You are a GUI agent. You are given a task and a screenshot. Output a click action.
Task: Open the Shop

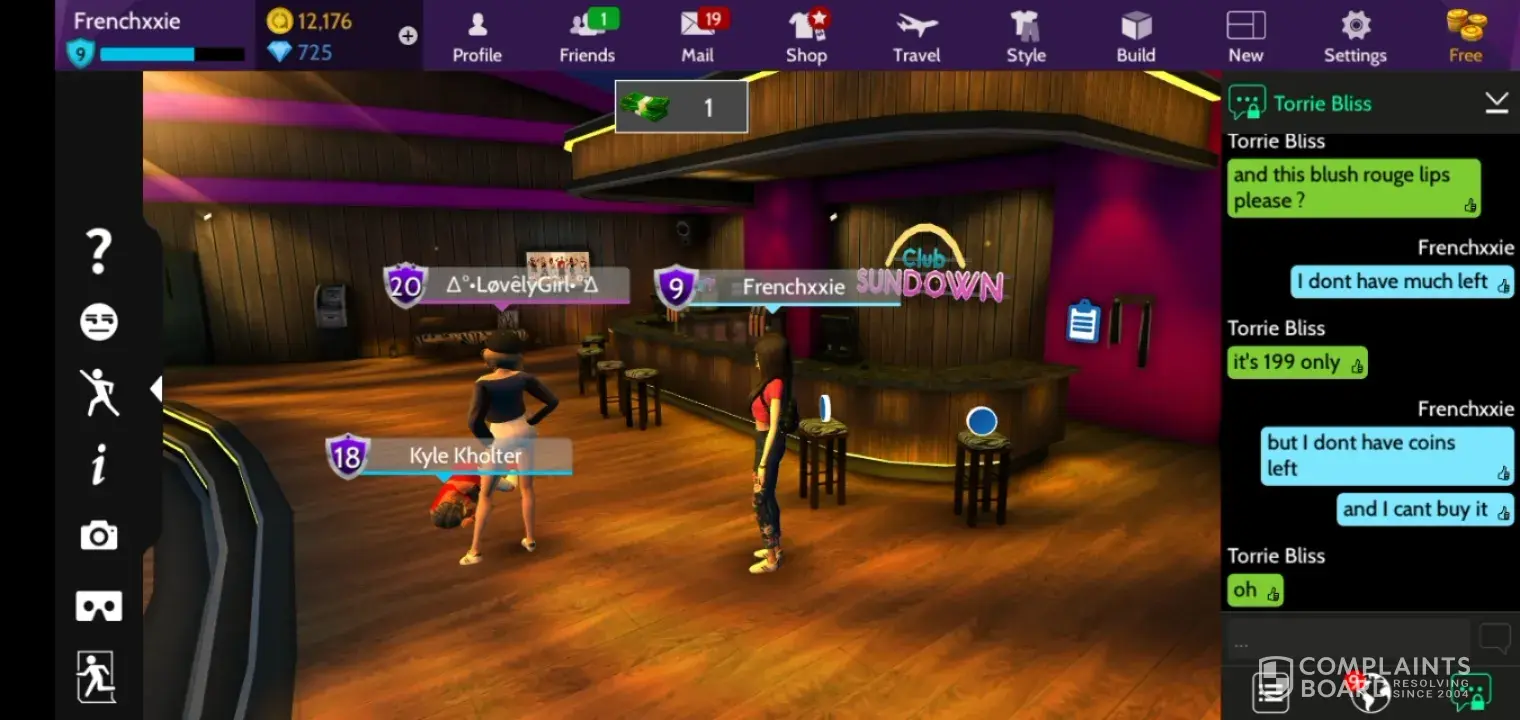coord(806,36)
